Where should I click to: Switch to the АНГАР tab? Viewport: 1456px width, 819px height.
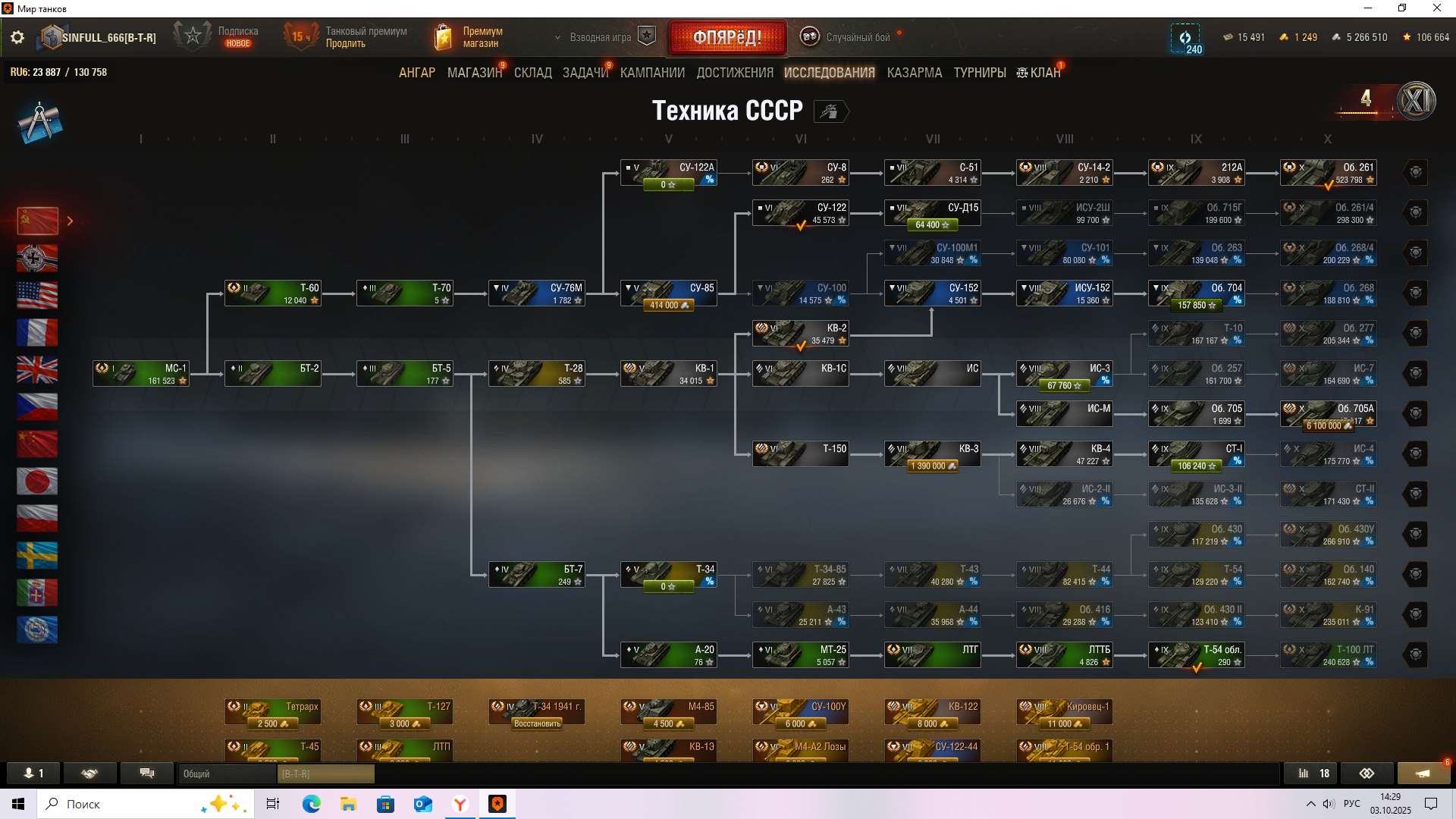click(x=417, y=73)
